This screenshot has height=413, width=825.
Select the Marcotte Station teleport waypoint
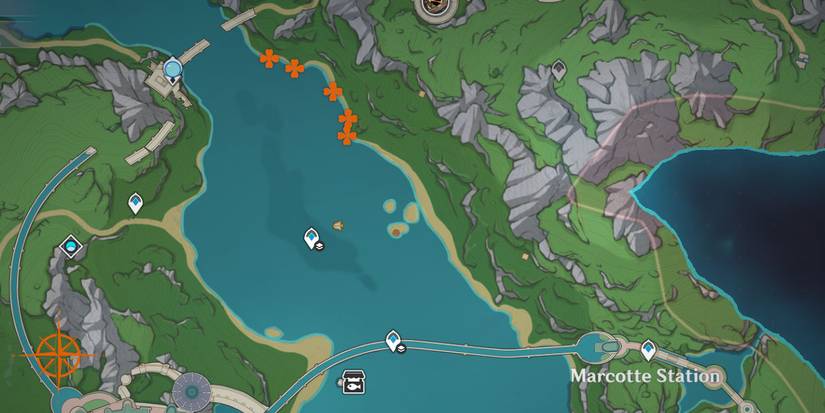click(648, 349)
